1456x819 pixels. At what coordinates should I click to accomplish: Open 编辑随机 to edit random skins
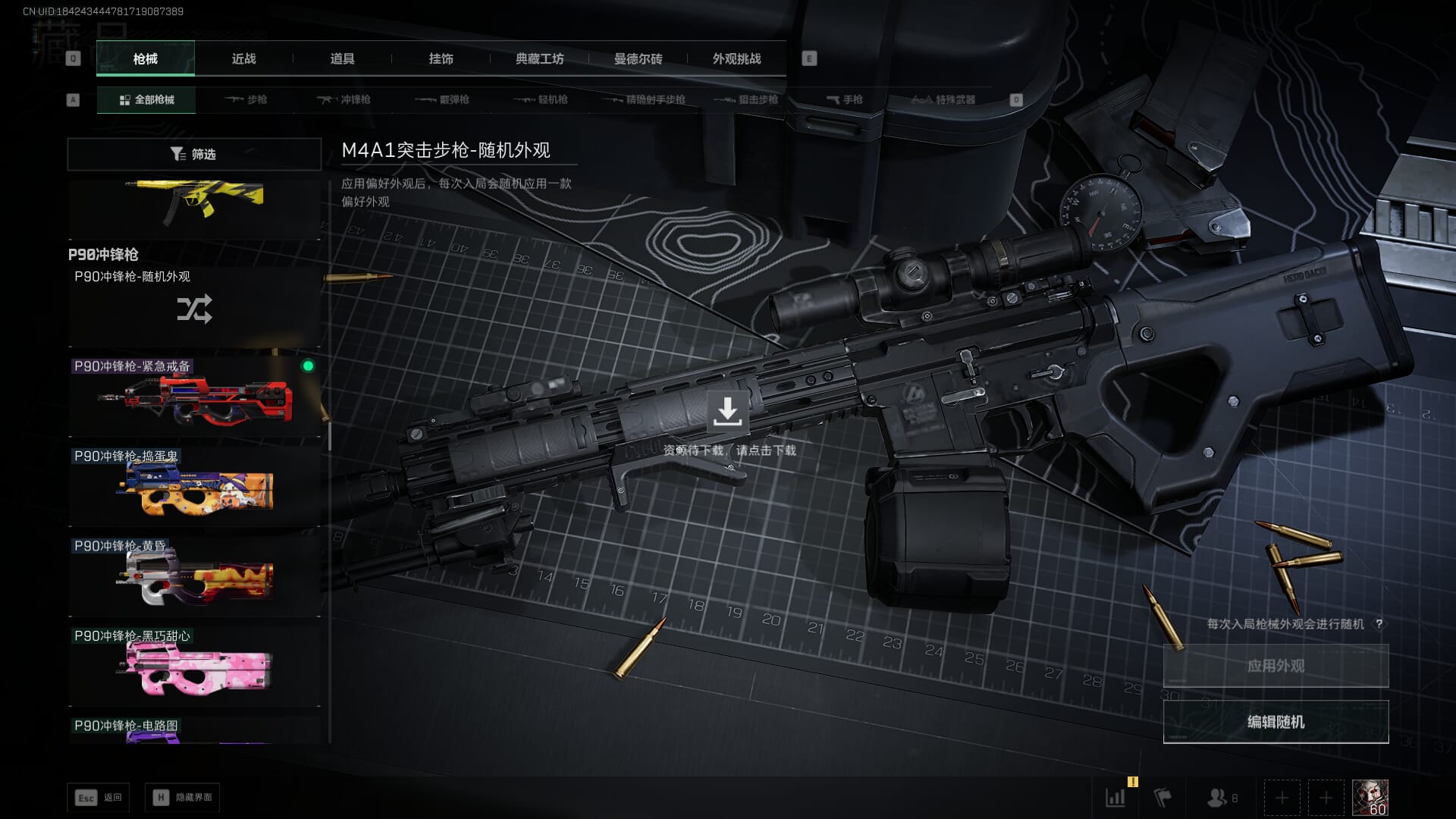(1276, 722)
